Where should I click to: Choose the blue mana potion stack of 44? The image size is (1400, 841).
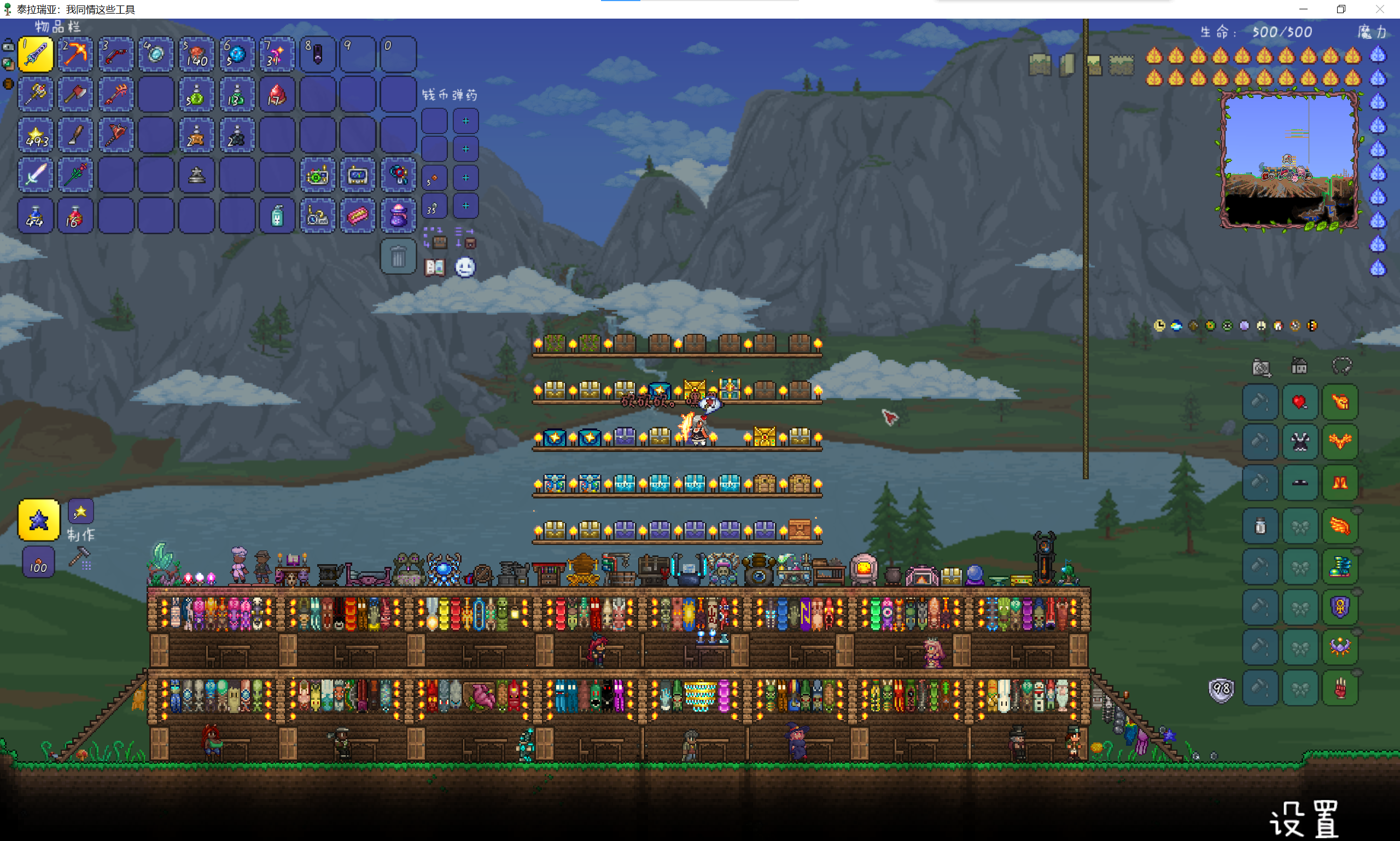click(x=36, y=216)
